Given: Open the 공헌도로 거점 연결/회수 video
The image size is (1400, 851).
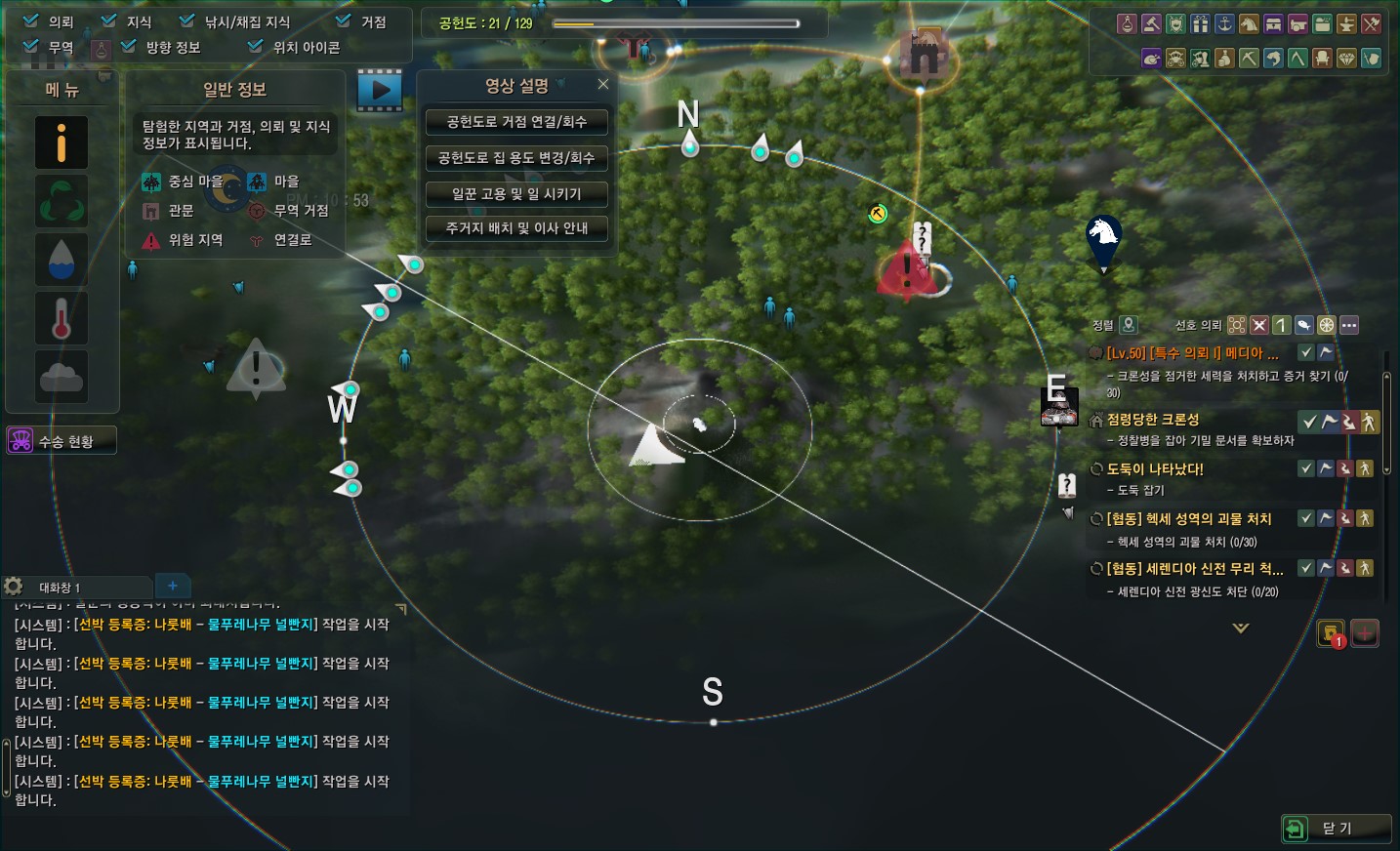Looking at the screenshot, I should (x=516, y=122).
